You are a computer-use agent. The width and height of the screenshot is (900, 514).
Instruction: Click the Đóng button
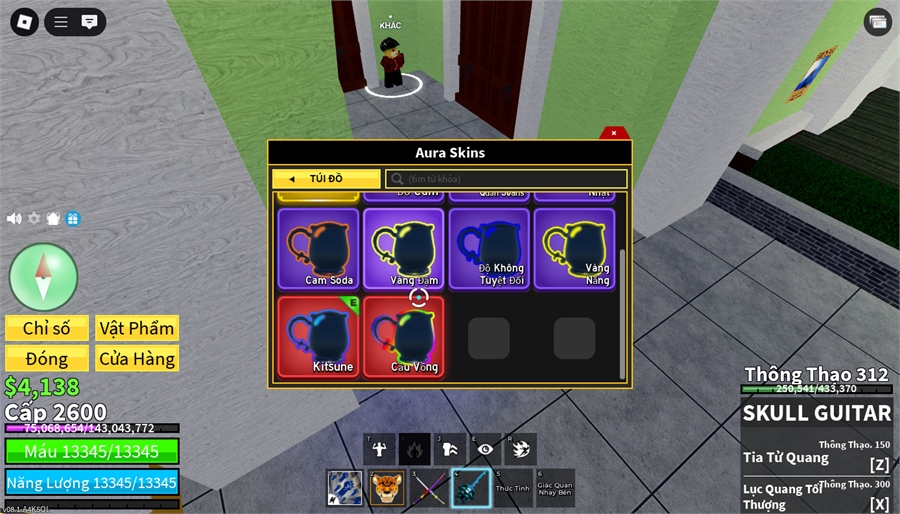(47, 358)
